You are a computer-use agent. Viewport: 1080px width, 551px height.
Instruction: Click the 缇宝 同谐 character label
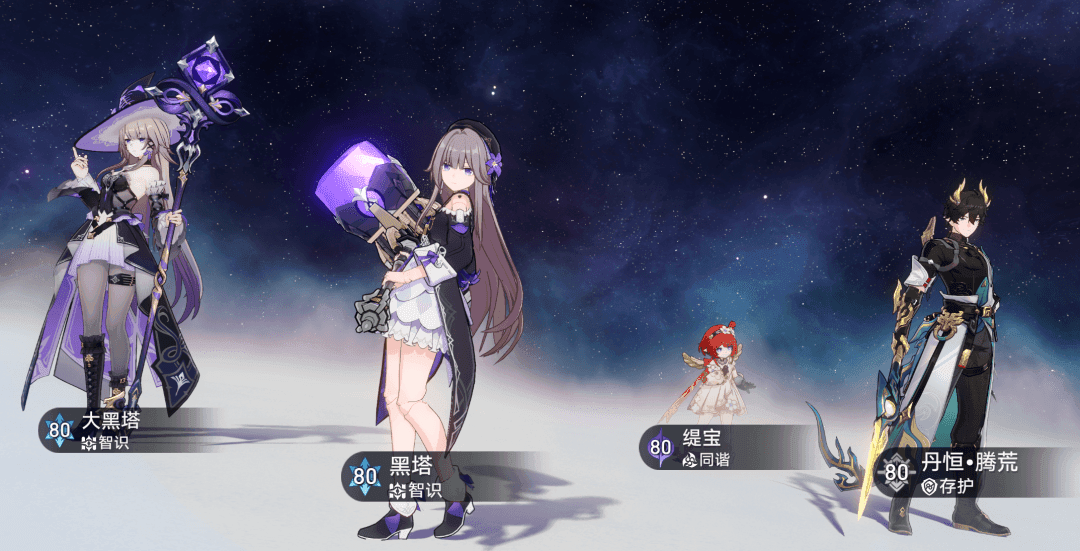pos(710,448)
